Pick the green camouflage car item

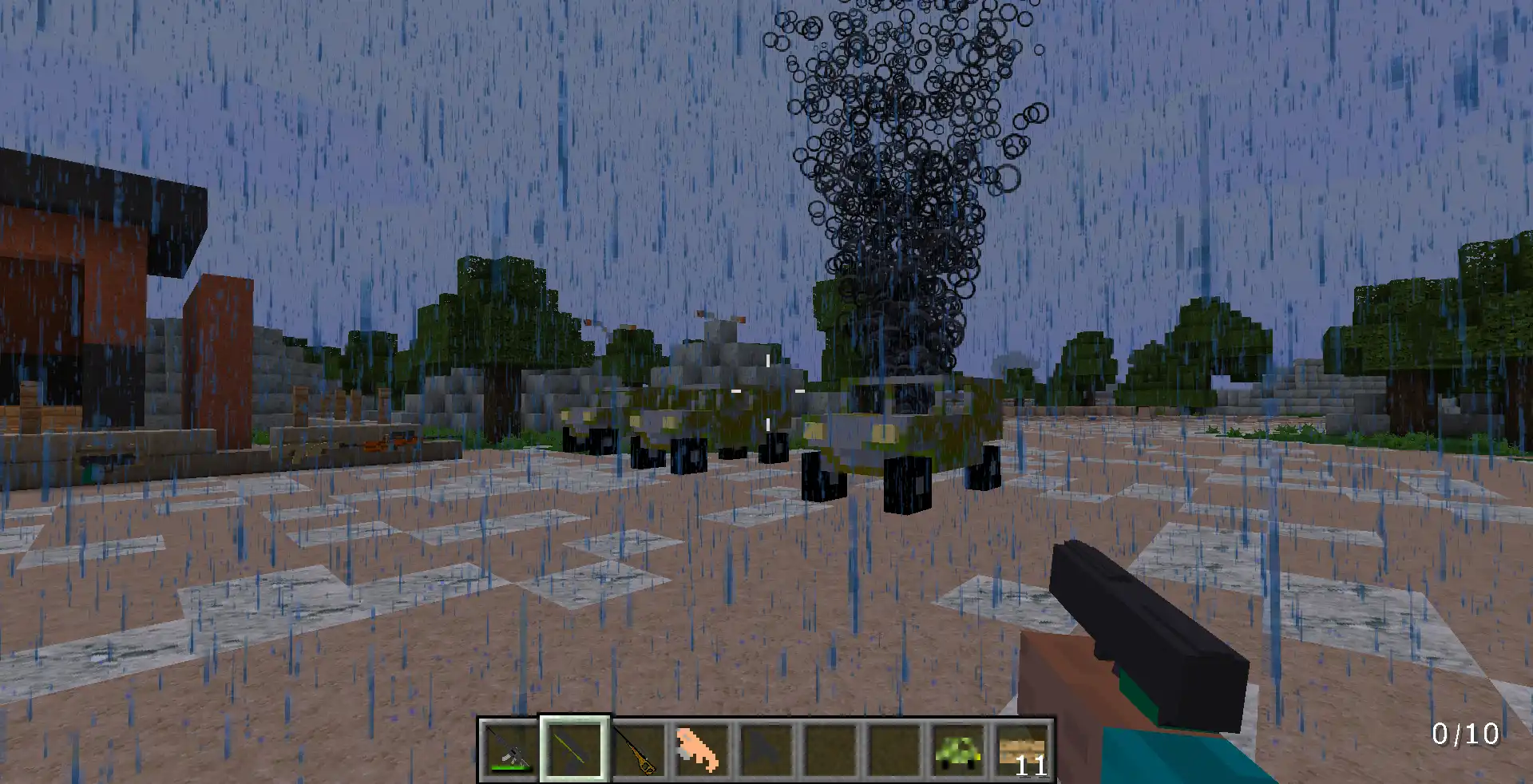pos(957,750)
